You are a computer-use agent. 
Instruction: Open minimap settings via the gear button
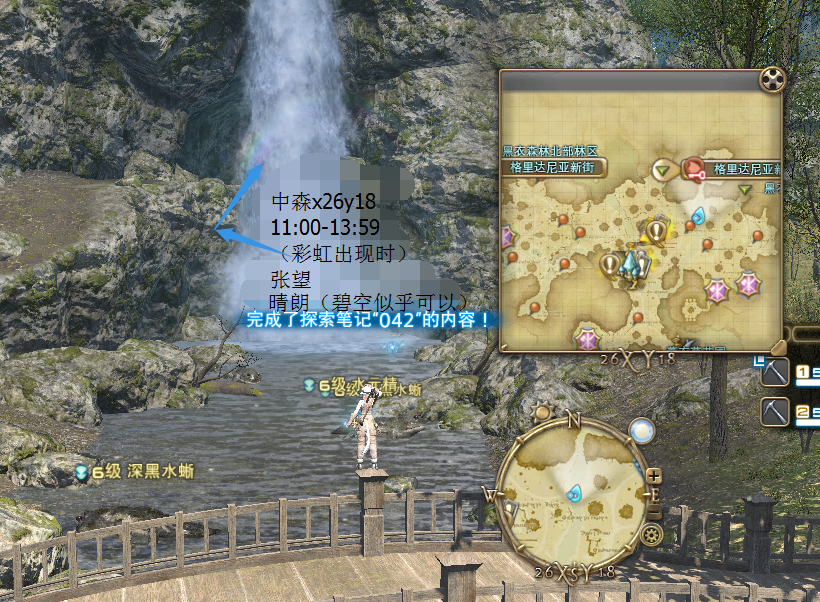point(653,535)
